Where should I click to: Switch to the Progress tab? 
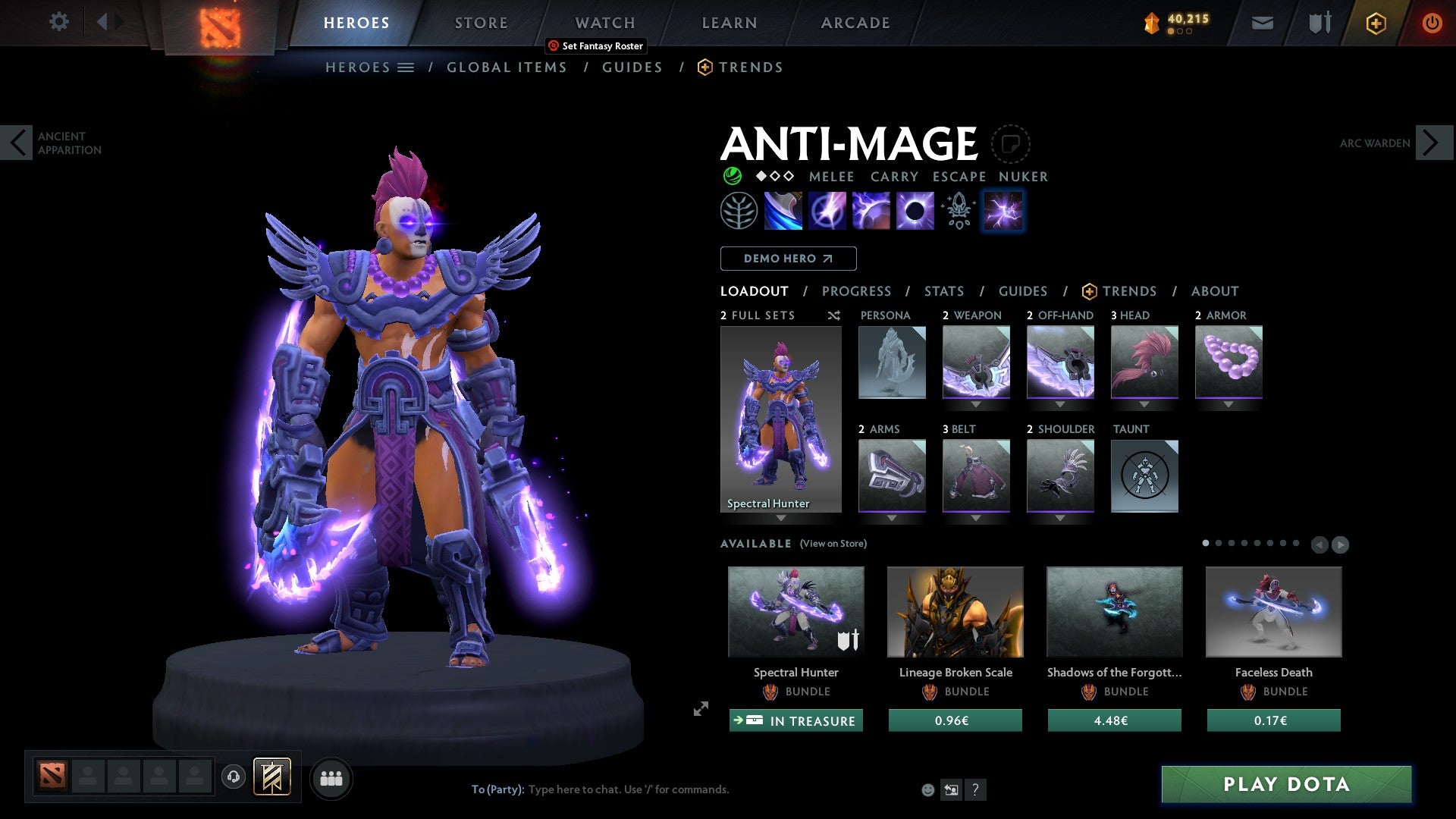click(x=857, y=291)
